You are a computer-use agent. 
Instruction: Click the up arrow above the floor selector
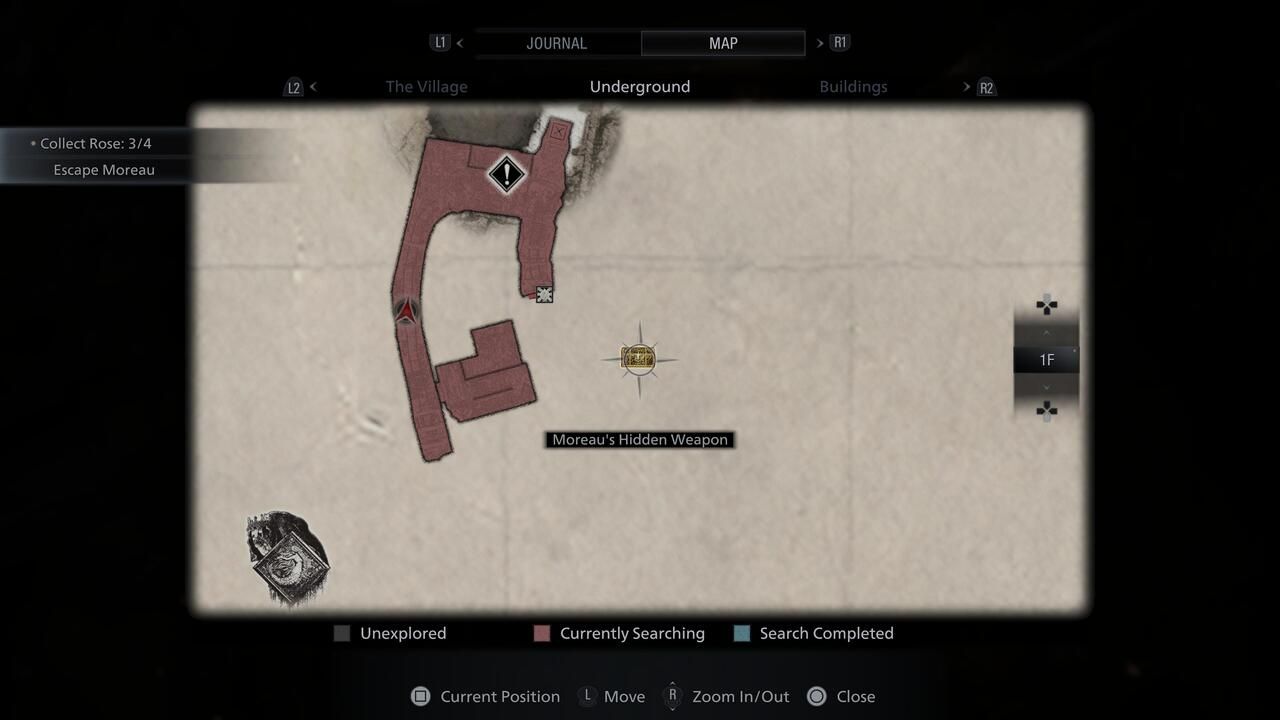[x=1046, y=331]
